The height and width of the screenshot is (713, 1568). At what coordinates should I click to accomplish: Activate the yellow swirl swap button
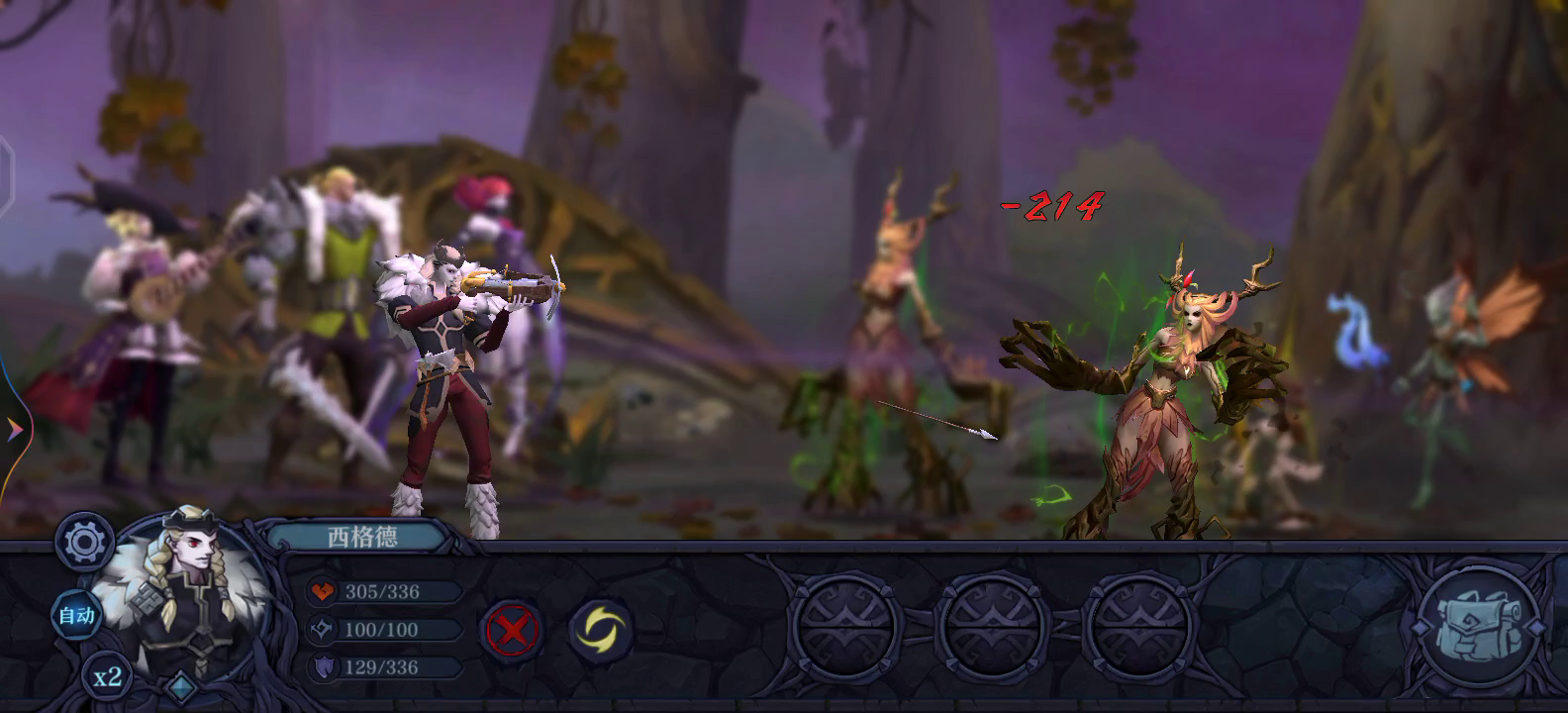(x=601, y=629)
